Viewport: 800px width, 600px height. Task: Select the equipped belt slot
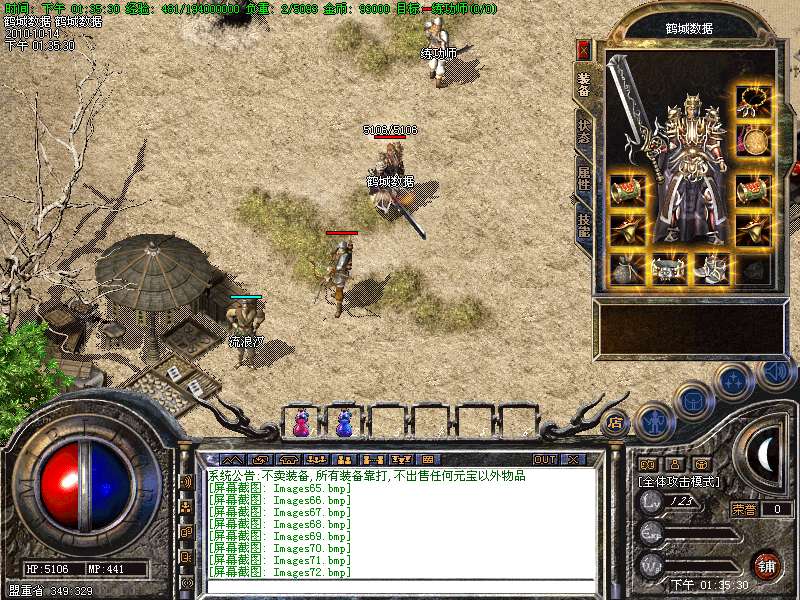(x=665, y=268)
